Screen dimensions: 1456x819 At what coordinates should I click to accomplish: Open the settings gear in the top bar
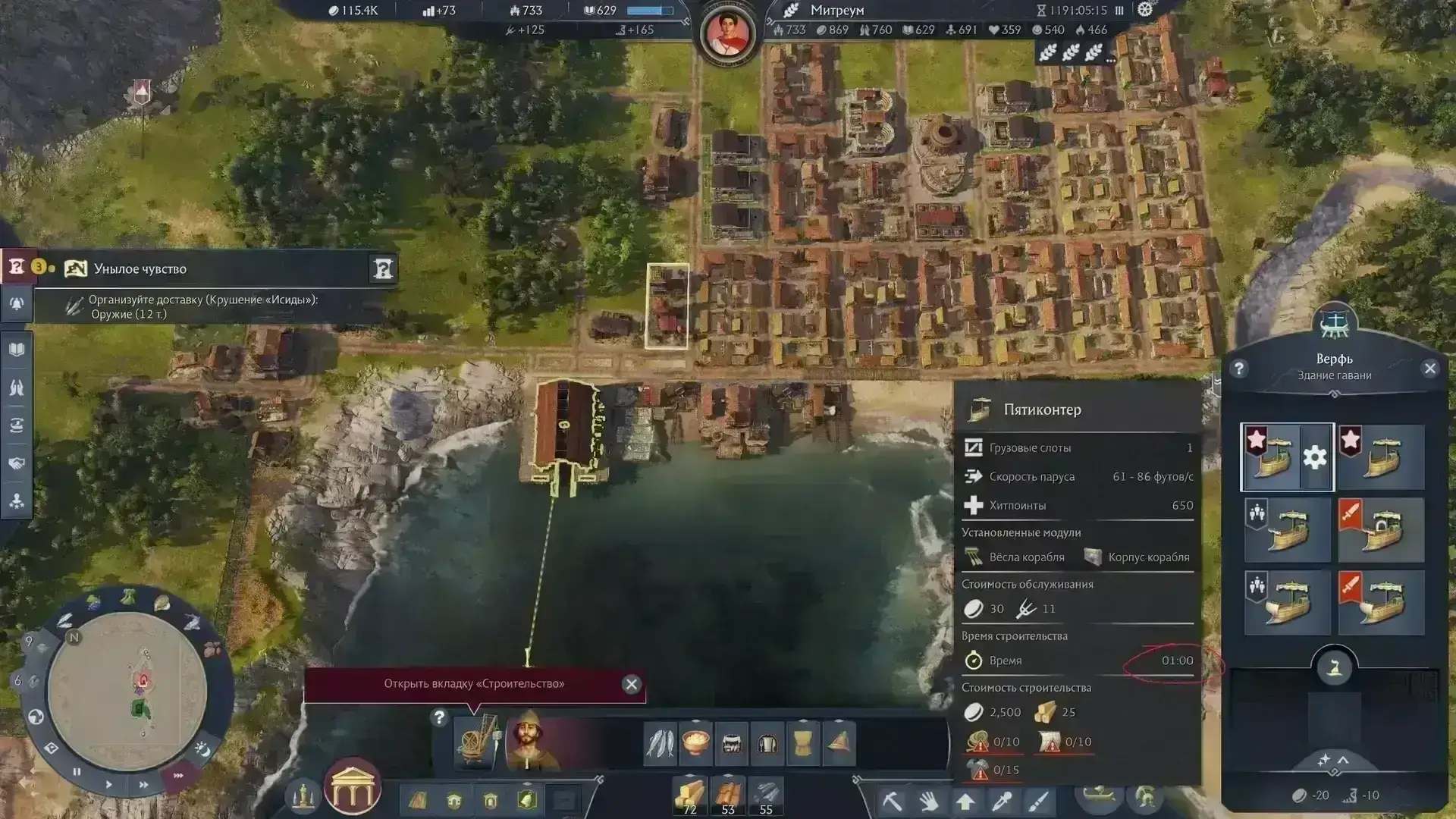click(x=1145, y=10)
